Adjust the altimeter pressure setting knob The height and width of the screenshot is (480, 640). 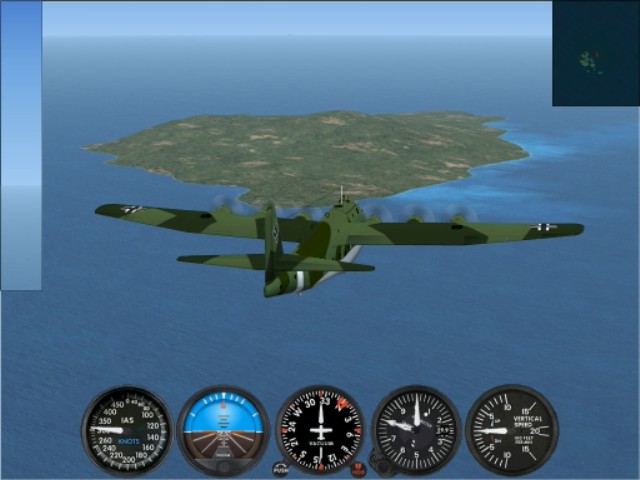(x=378, y=462)
